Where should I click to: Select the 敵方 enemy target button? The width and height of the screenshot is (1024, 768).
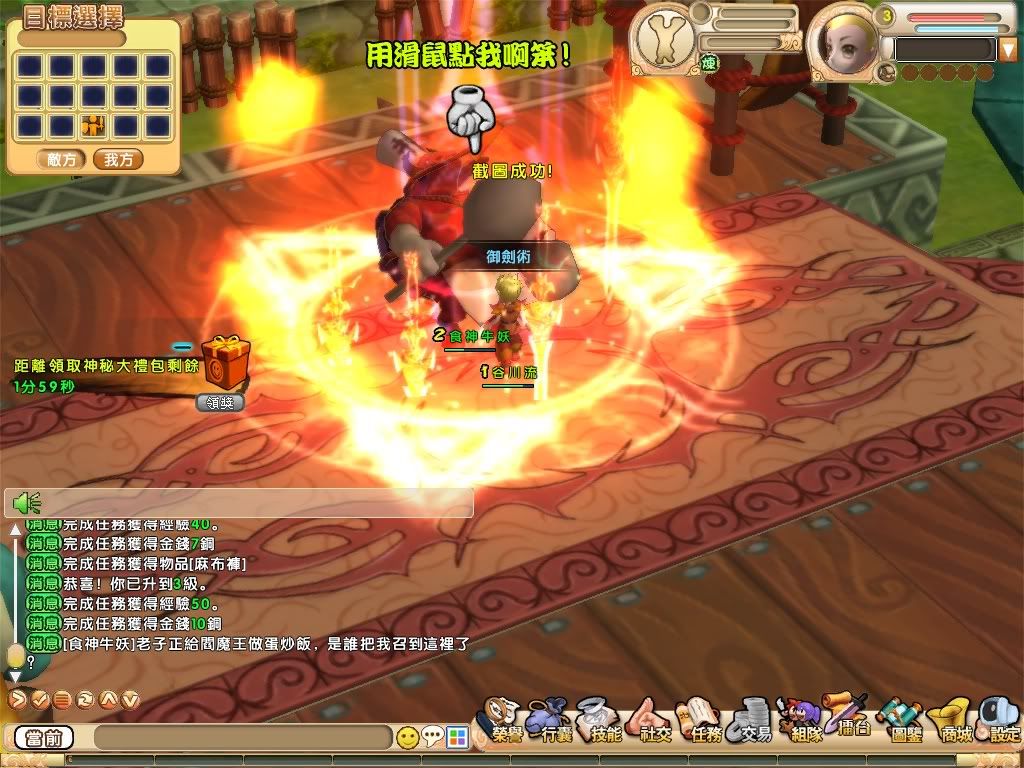pos(62,159)
